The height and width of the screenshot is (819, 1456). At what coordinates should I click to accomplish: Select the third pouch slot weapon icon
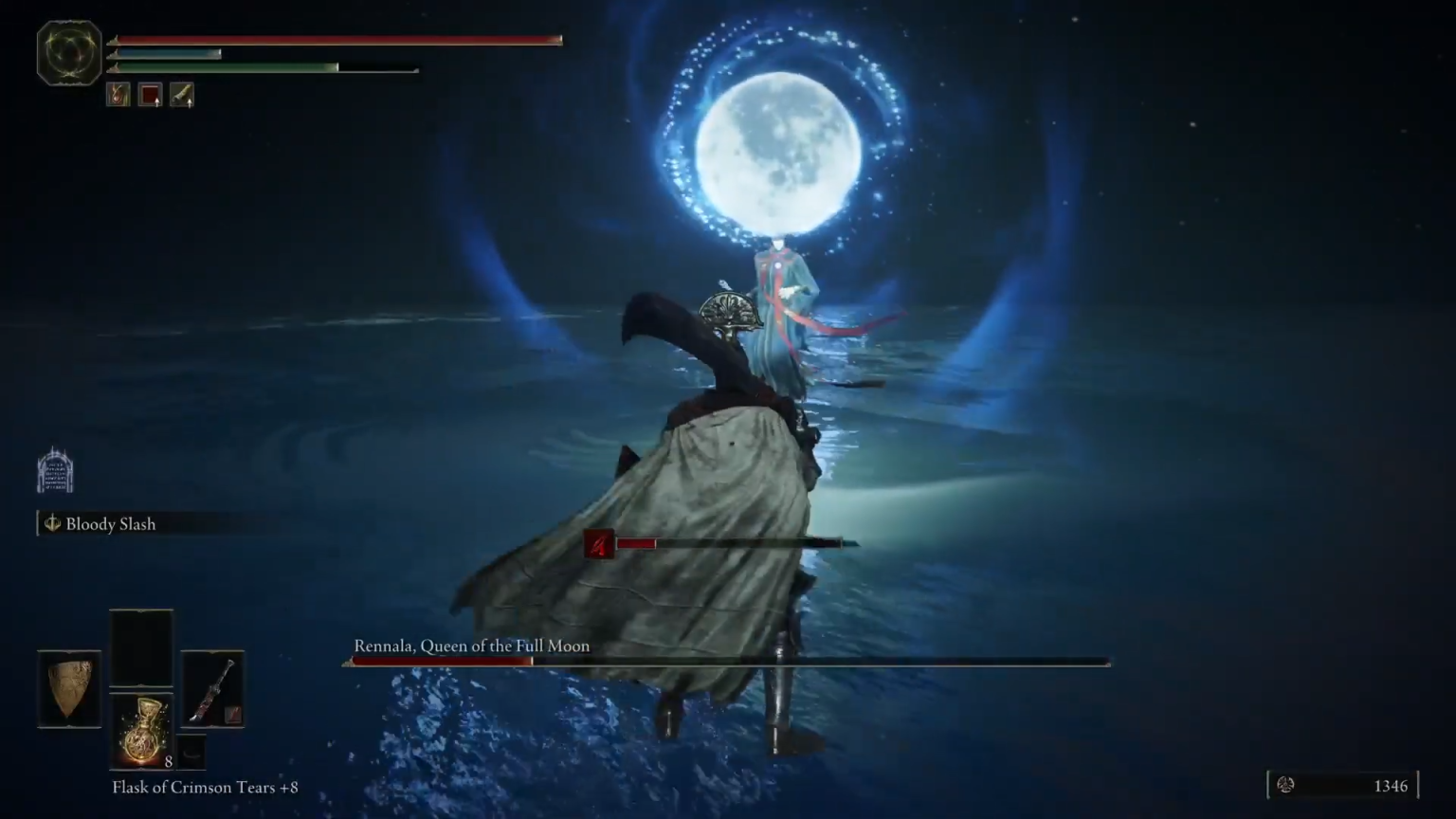(x=182, y=94)
